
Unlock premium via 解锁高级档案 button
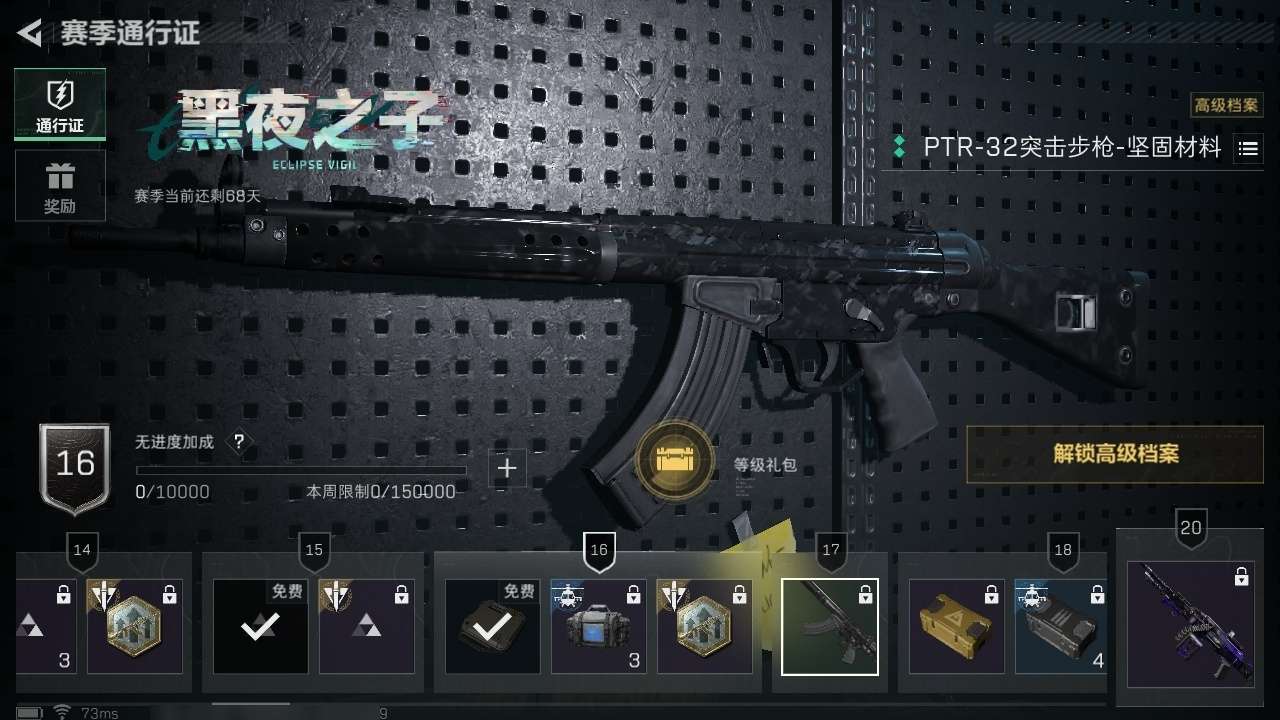pyautogui.click(x=1115, y=454)
